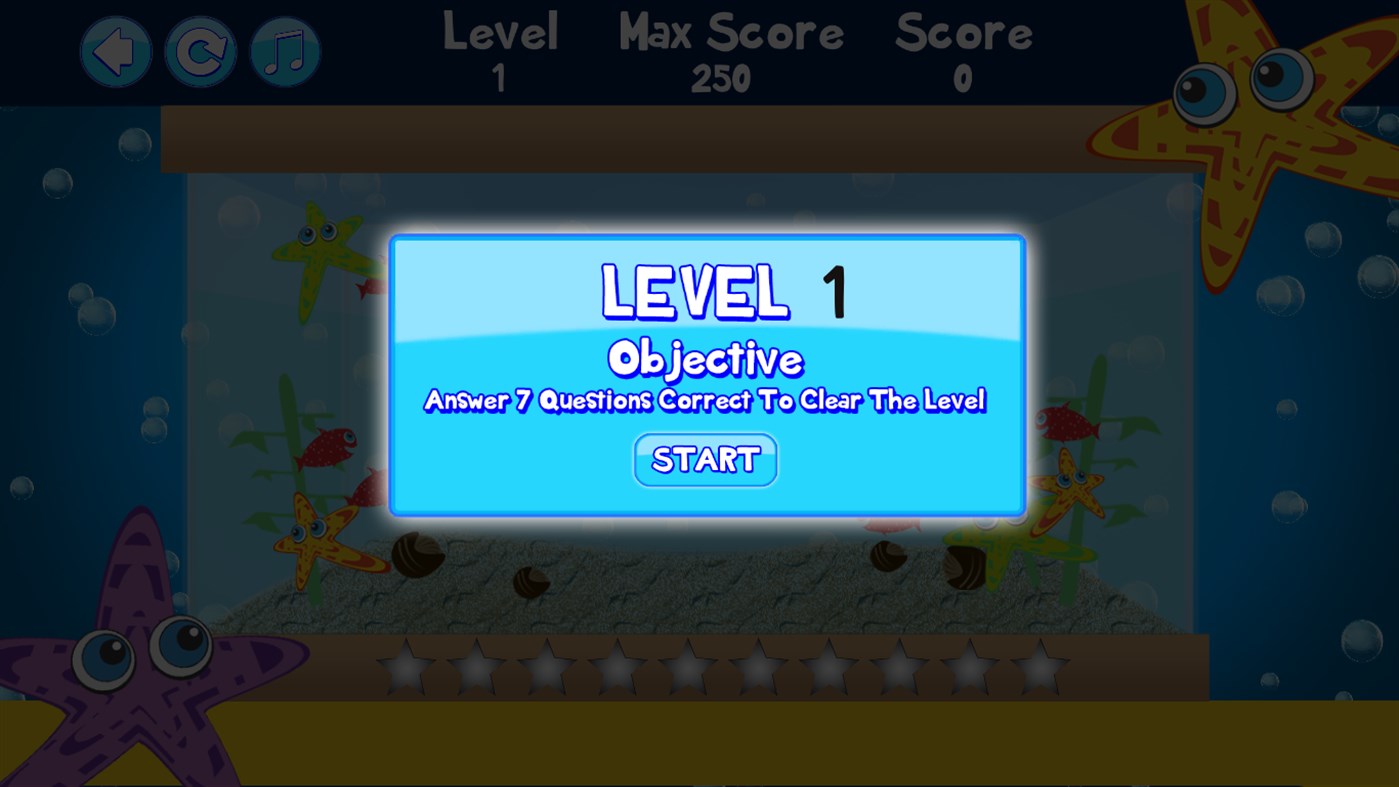The image size is (1399, 787).
Task: Click the last star in the star row
Action: [x=1040, y=665]
